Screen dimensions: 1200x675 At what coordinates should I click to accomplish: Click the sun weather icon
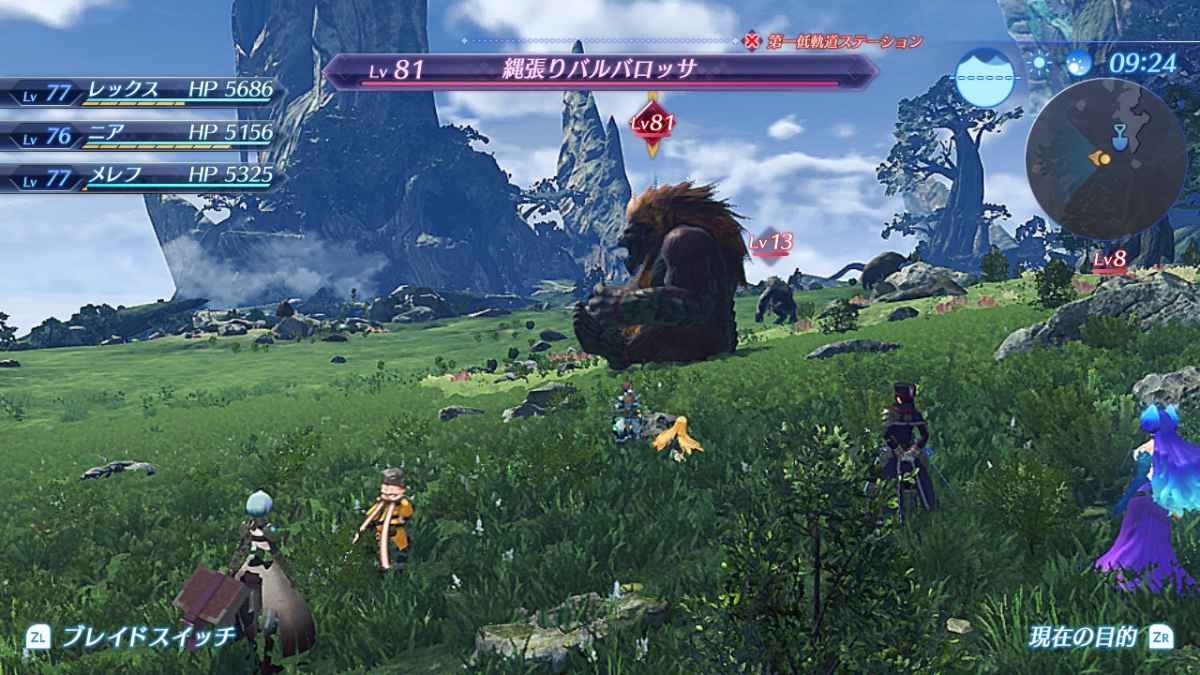1041,63
